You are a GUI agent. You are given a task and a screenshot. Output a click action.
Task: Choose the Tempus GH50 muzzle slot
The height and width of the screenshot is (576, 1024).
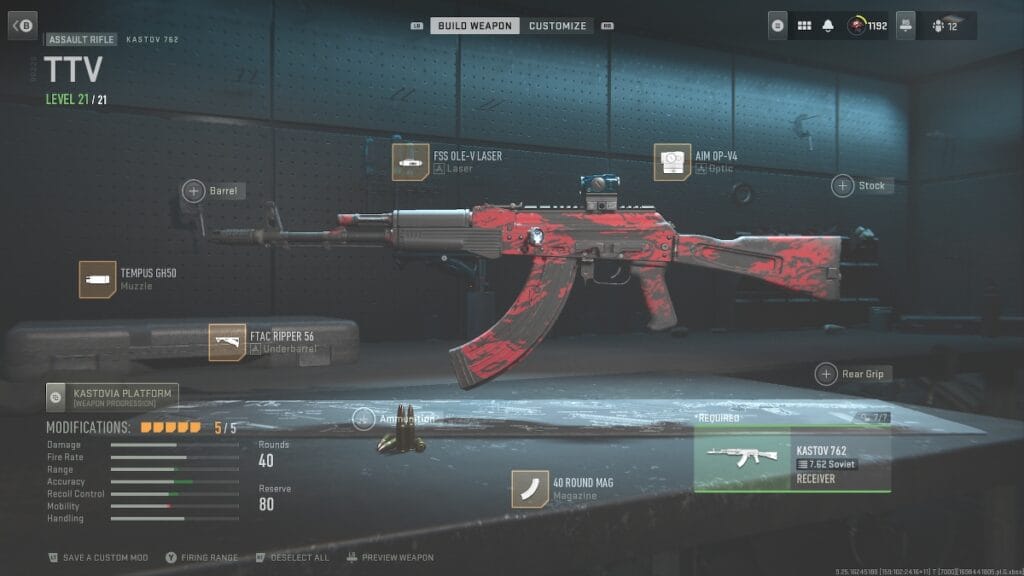click(x=97, y=279)
